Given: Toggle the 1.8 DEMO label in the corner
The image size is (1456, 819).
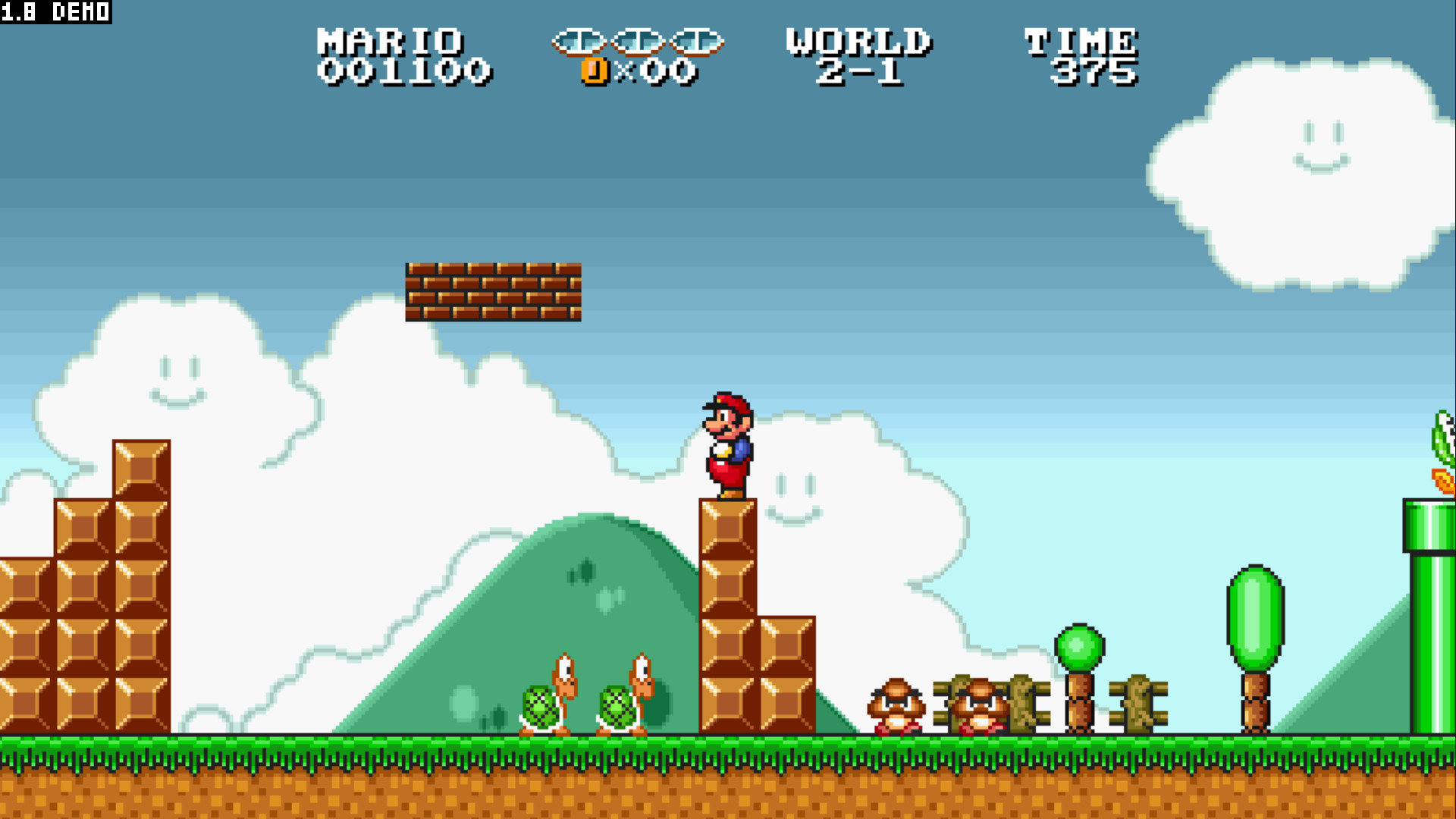Looking at the screenshot, I should tap(53, 12).
